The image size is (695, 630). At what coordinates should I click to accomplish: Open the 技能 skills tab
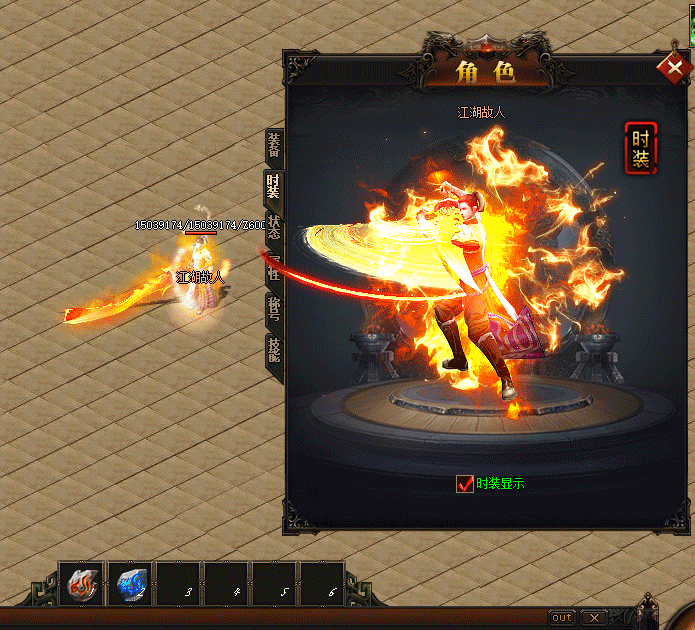tap(273, 349)
